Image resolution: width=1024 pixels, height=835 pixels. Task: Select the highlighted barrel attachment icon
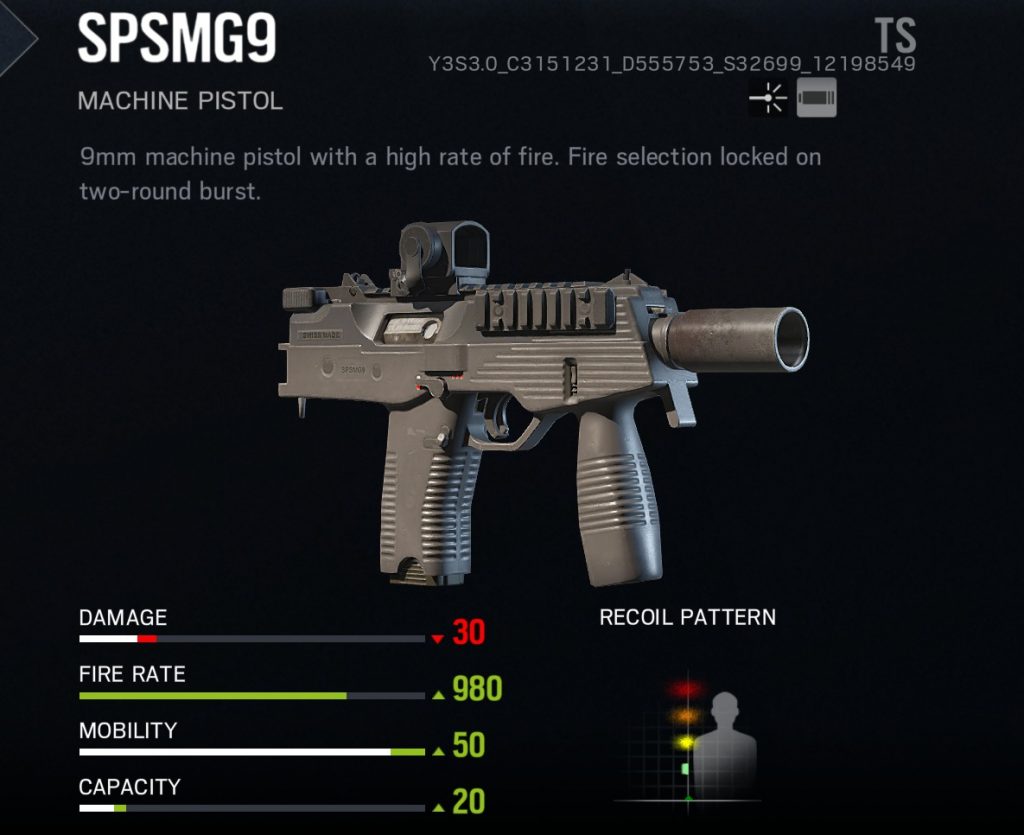point(816,99)
